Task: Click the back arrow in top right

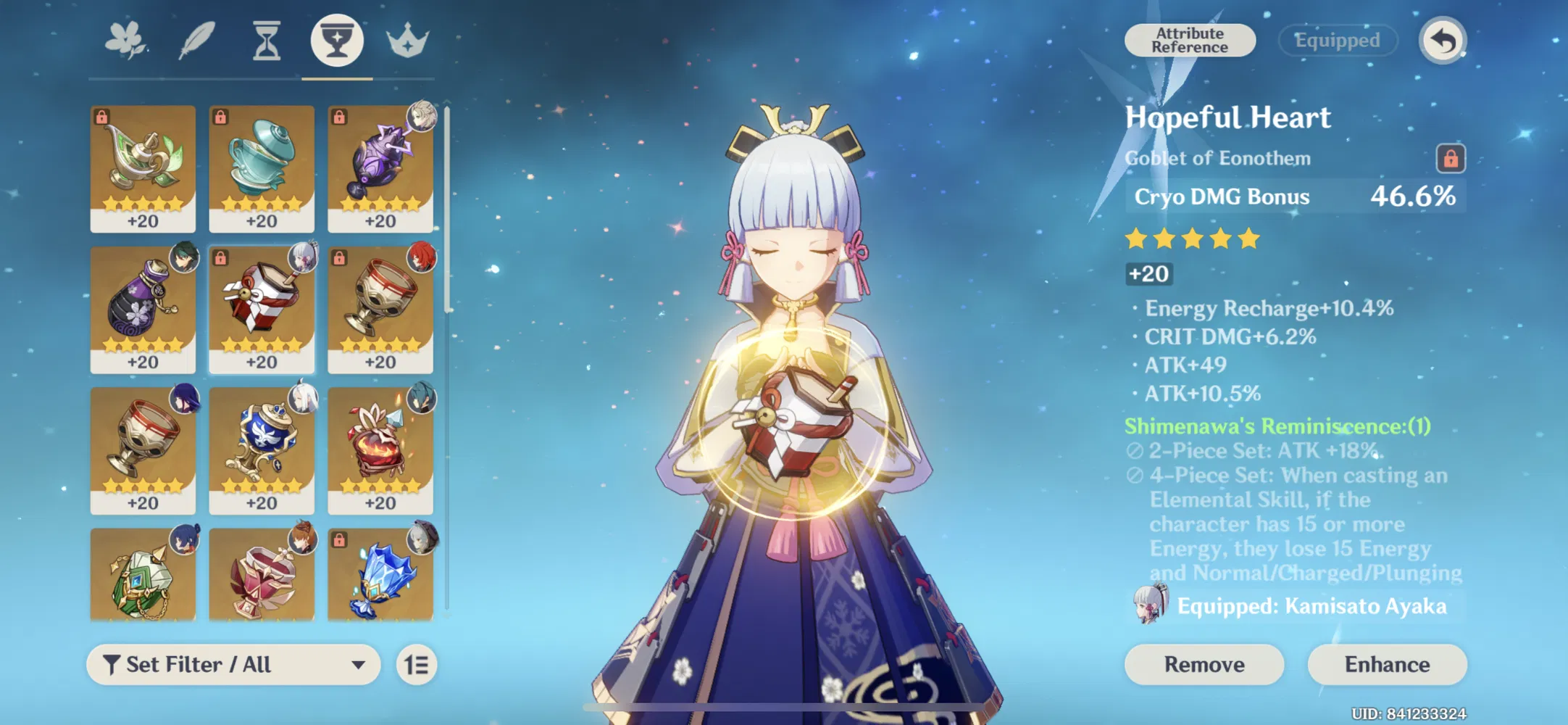Action: [x=1441, y=40]
